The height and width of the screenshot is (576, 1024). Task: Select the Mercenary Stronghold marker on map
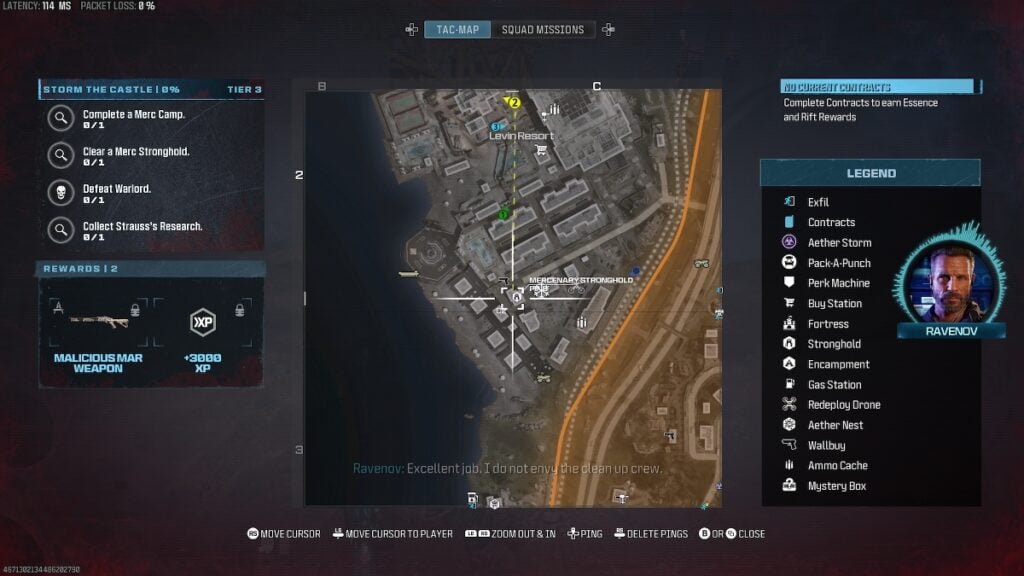click(x=517, y=296)
